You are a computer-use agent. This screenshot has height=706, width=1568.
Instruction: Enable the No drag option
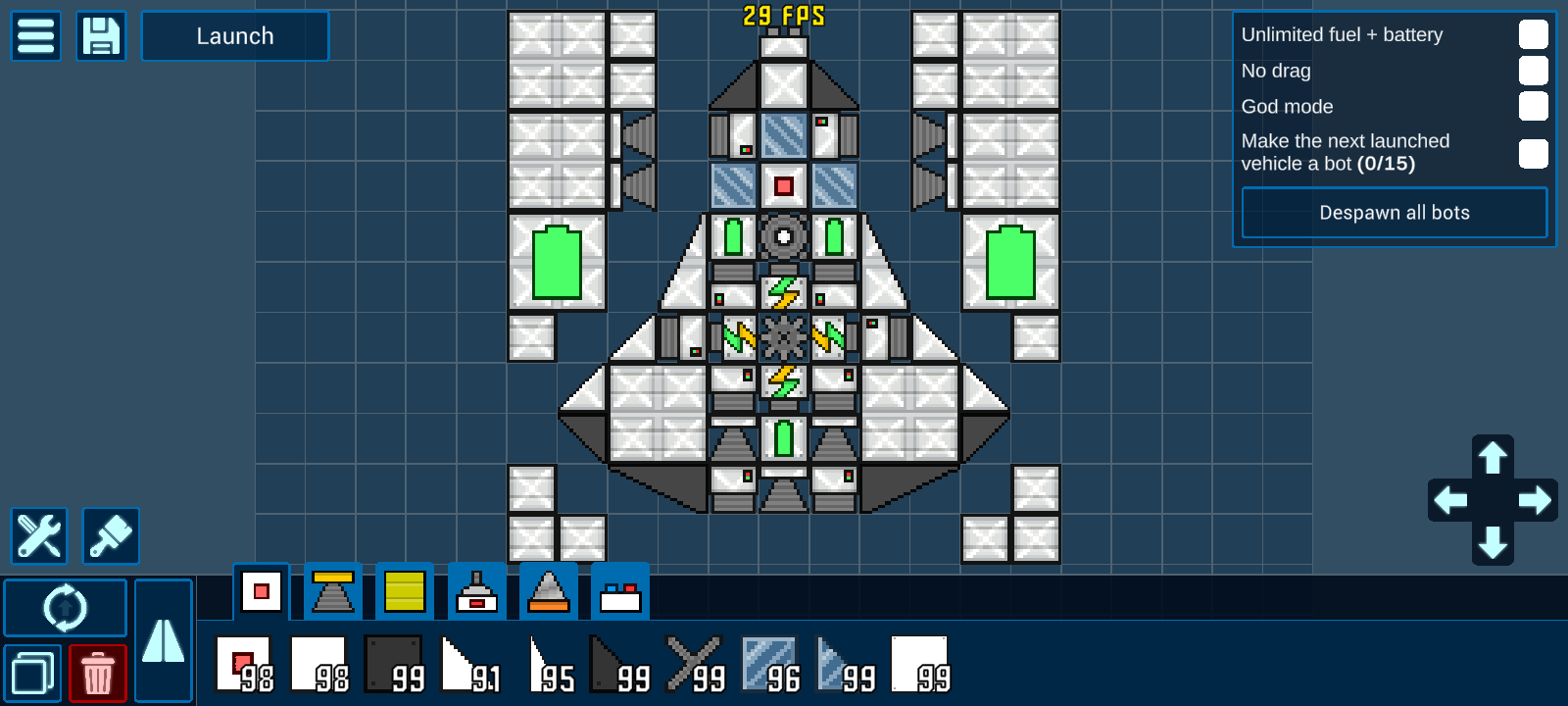tap(1533, 71)
